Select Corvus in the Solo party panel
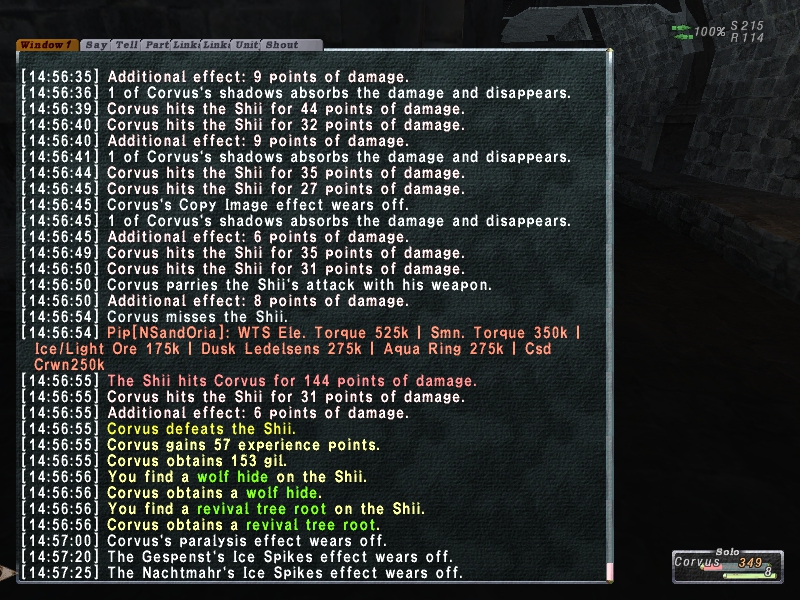Image resolution: width=800 pixels, height=600 pixels. [x=697, y=562]
